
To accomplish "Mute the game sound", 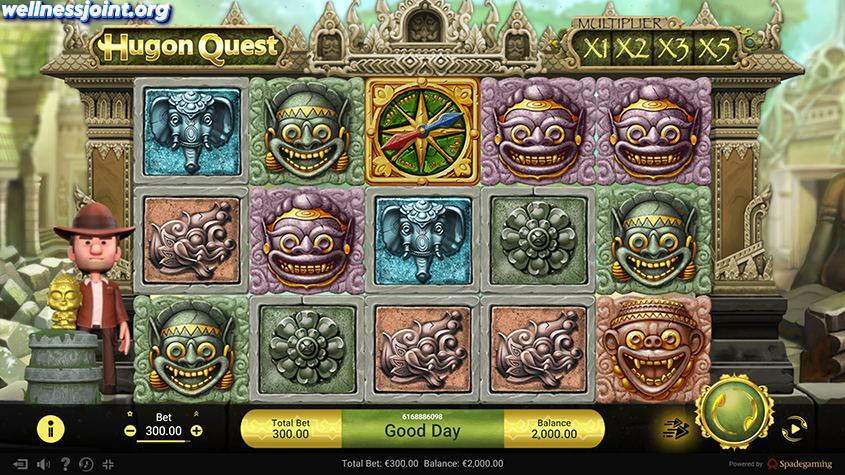I will coord(42,464).
